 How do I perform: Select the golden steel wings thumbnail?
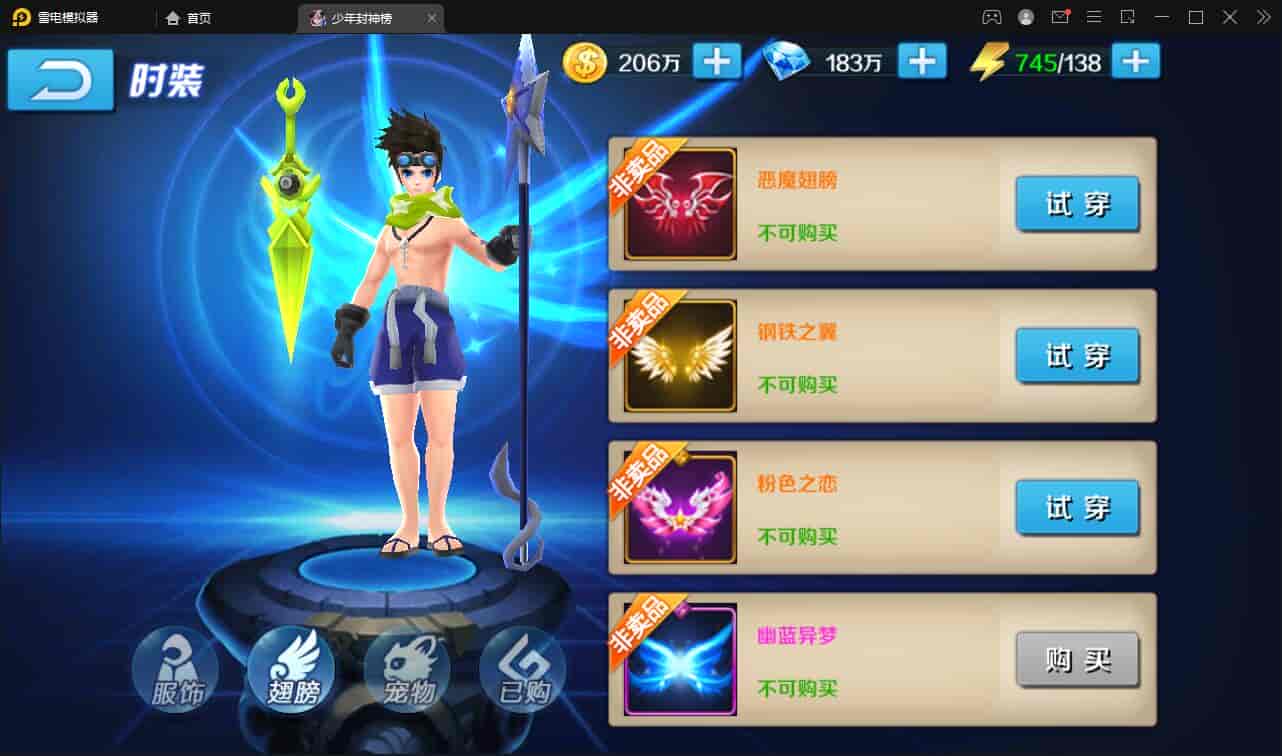point(680,356)
